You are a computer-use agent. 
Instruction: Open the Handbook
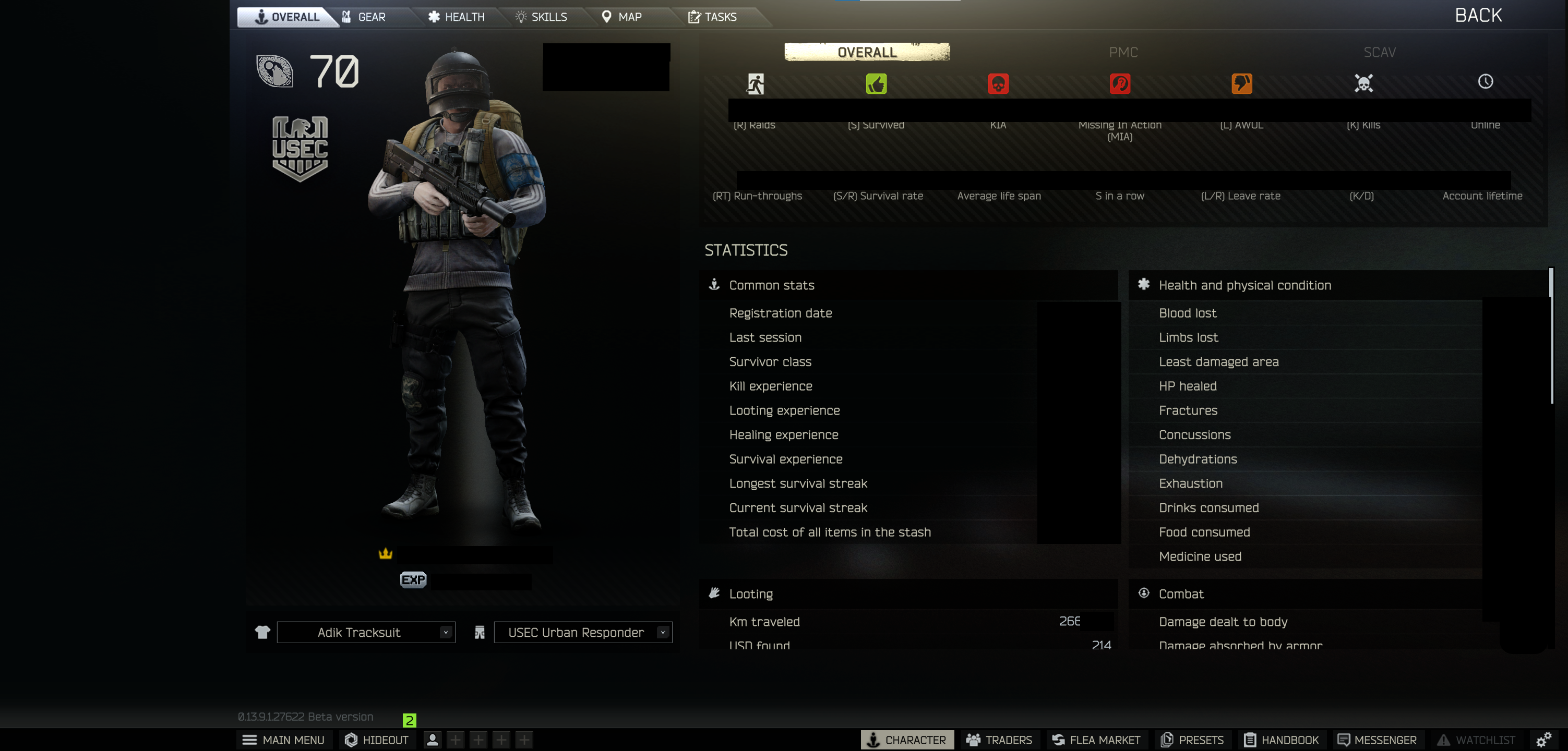click(x=1282, y=740)
